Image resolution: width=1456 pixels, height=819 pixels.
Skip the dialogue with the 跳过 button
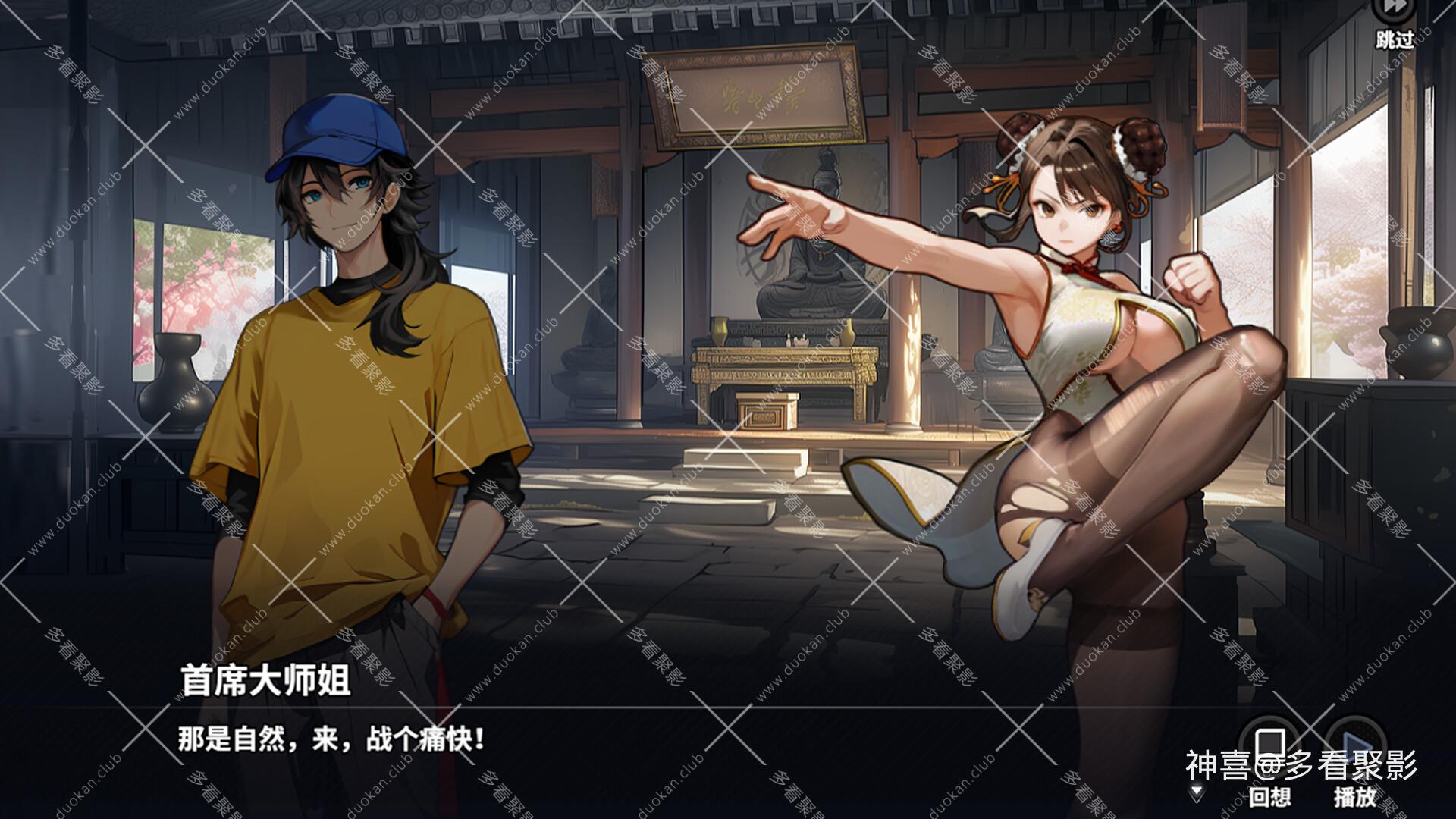click(x=1395, y=19)
